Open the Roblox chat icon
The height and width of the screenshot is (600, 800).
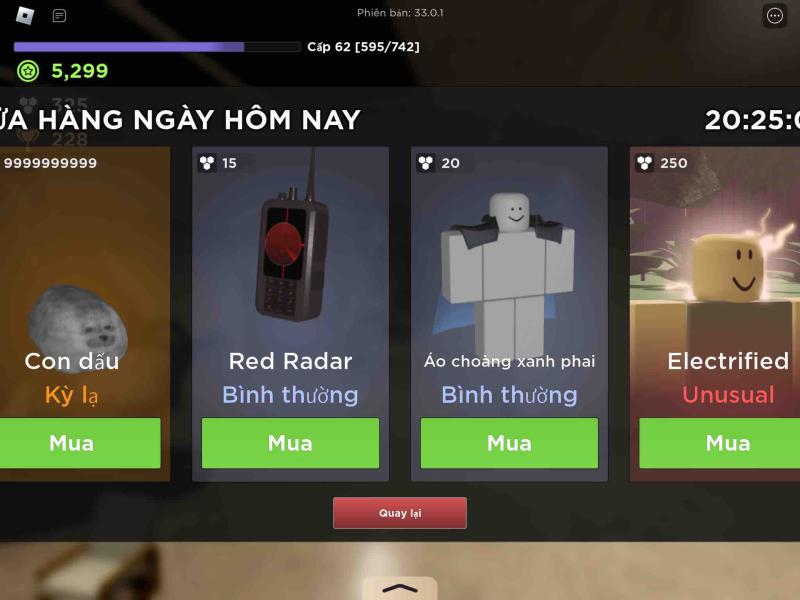60,16
